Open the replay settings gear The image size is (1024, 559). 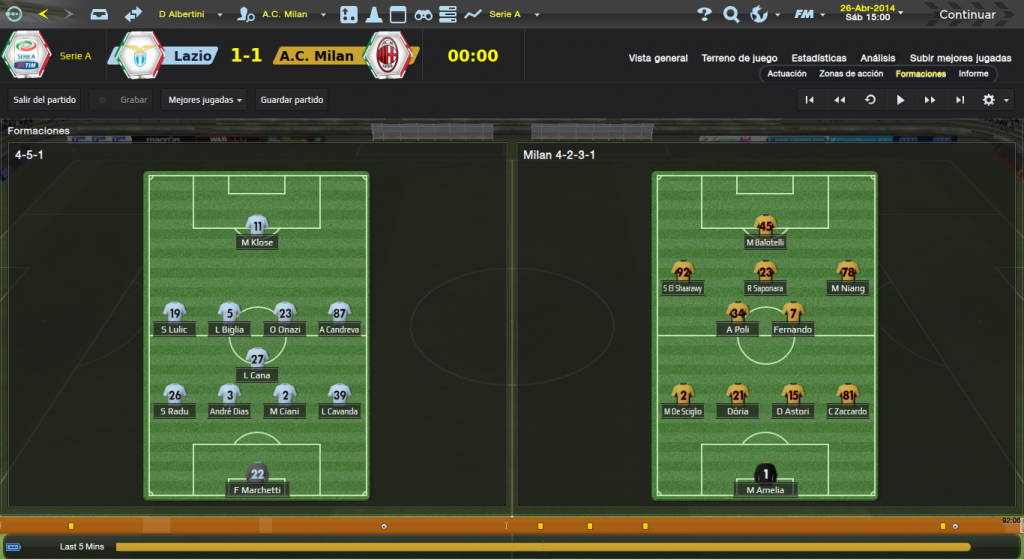[989, 100]
